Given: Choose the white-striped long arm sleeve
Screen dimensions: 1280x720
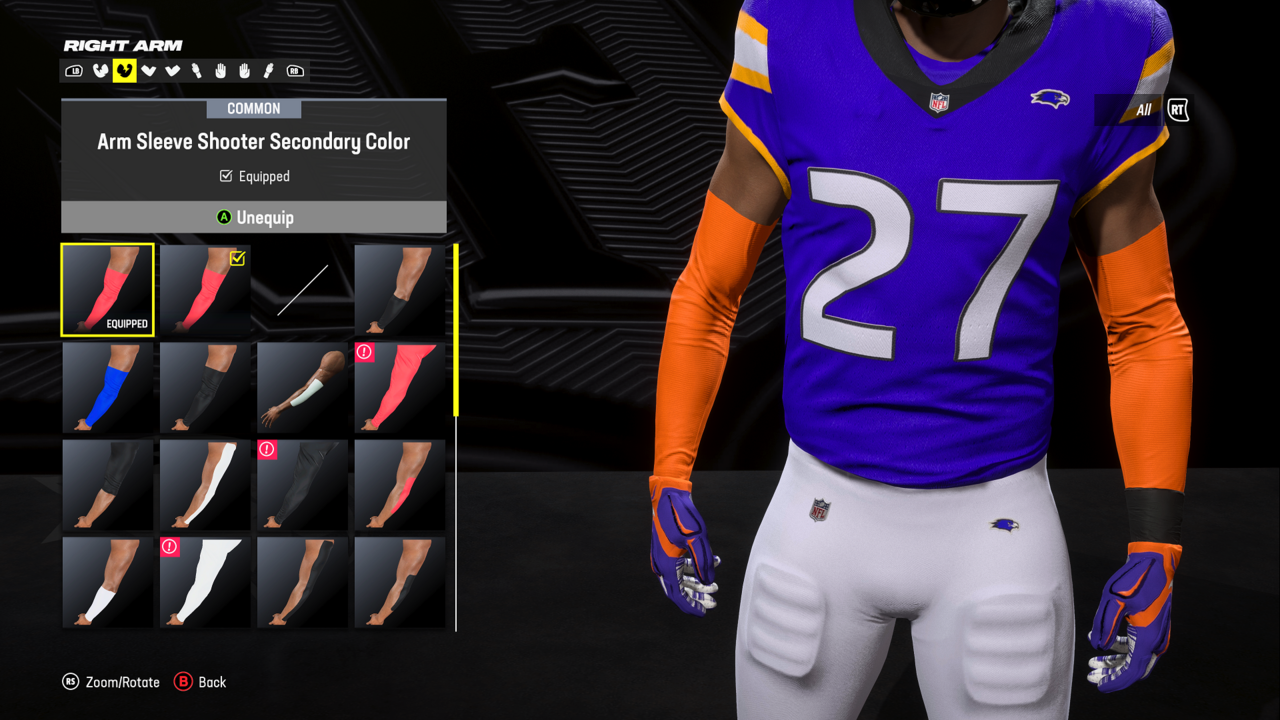Looking at the screenshot, I should [205, 484].
